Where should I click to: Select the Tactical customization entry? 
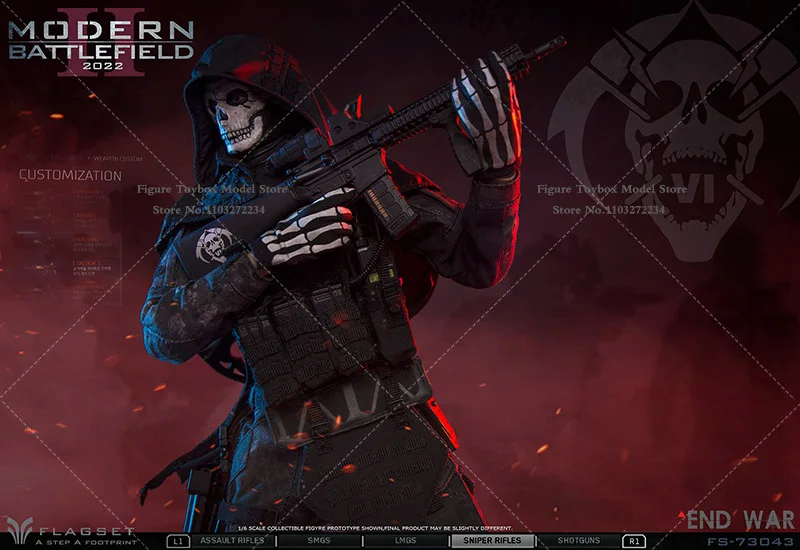click(x=87, y=264)
